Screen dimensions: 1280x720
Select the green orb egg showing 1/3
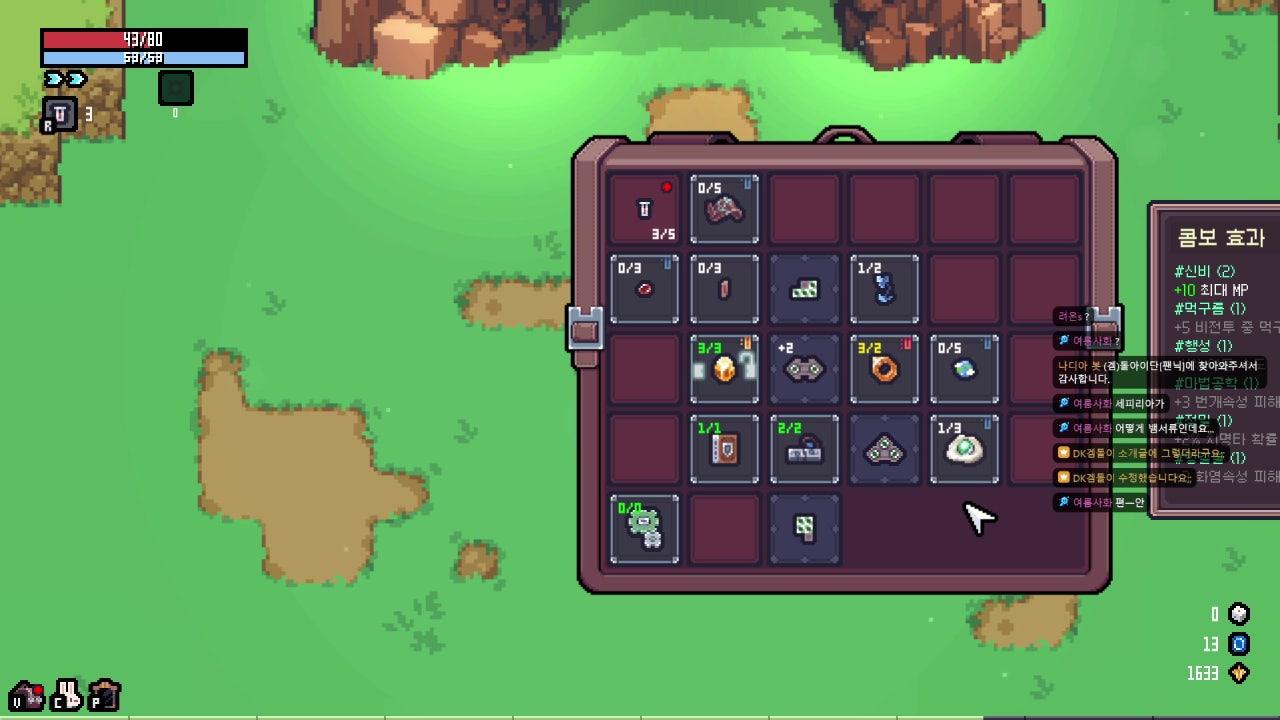[964, 449]
